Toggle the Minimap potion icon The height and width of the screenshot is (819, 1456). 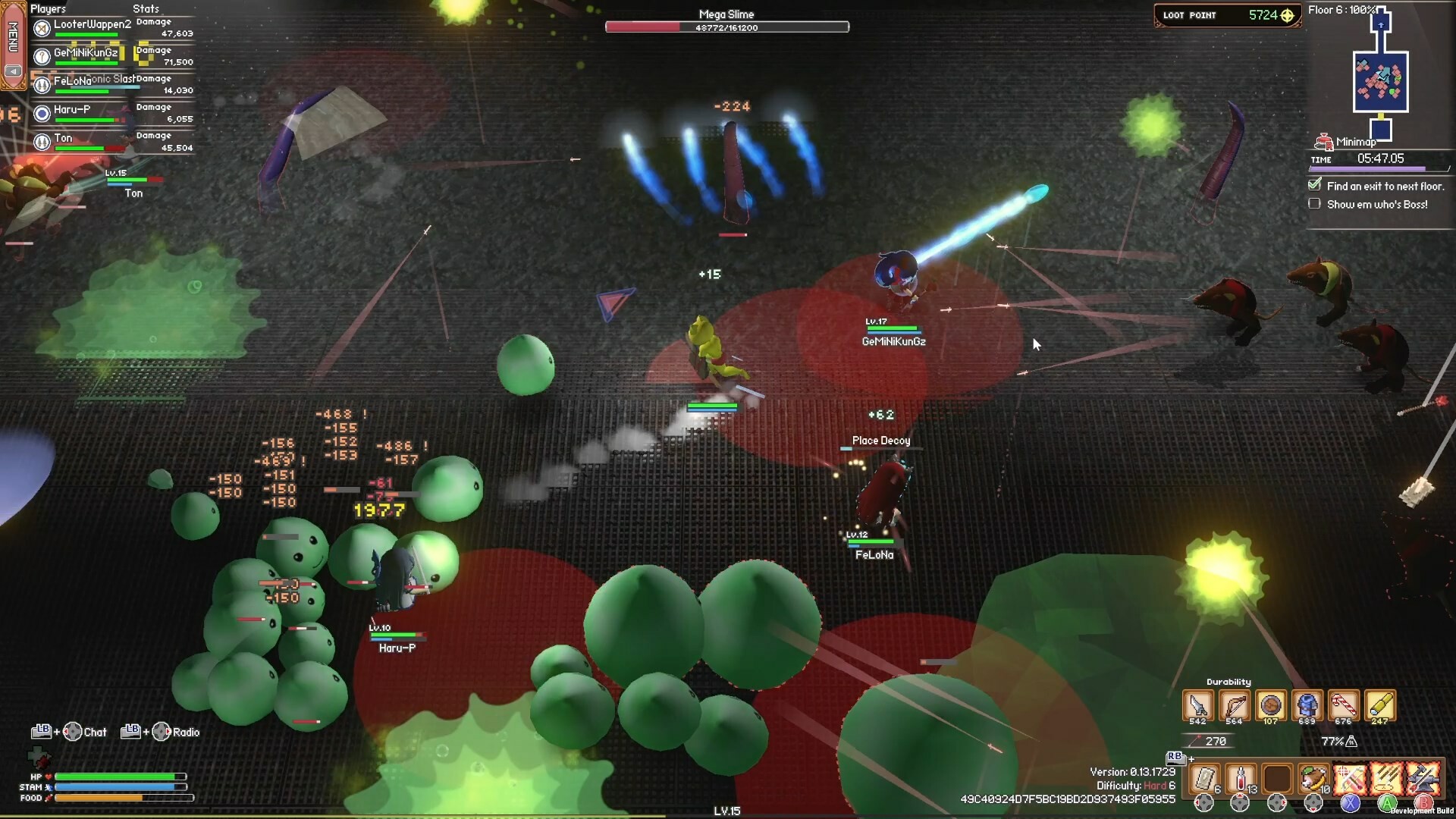coord(1324,142)
